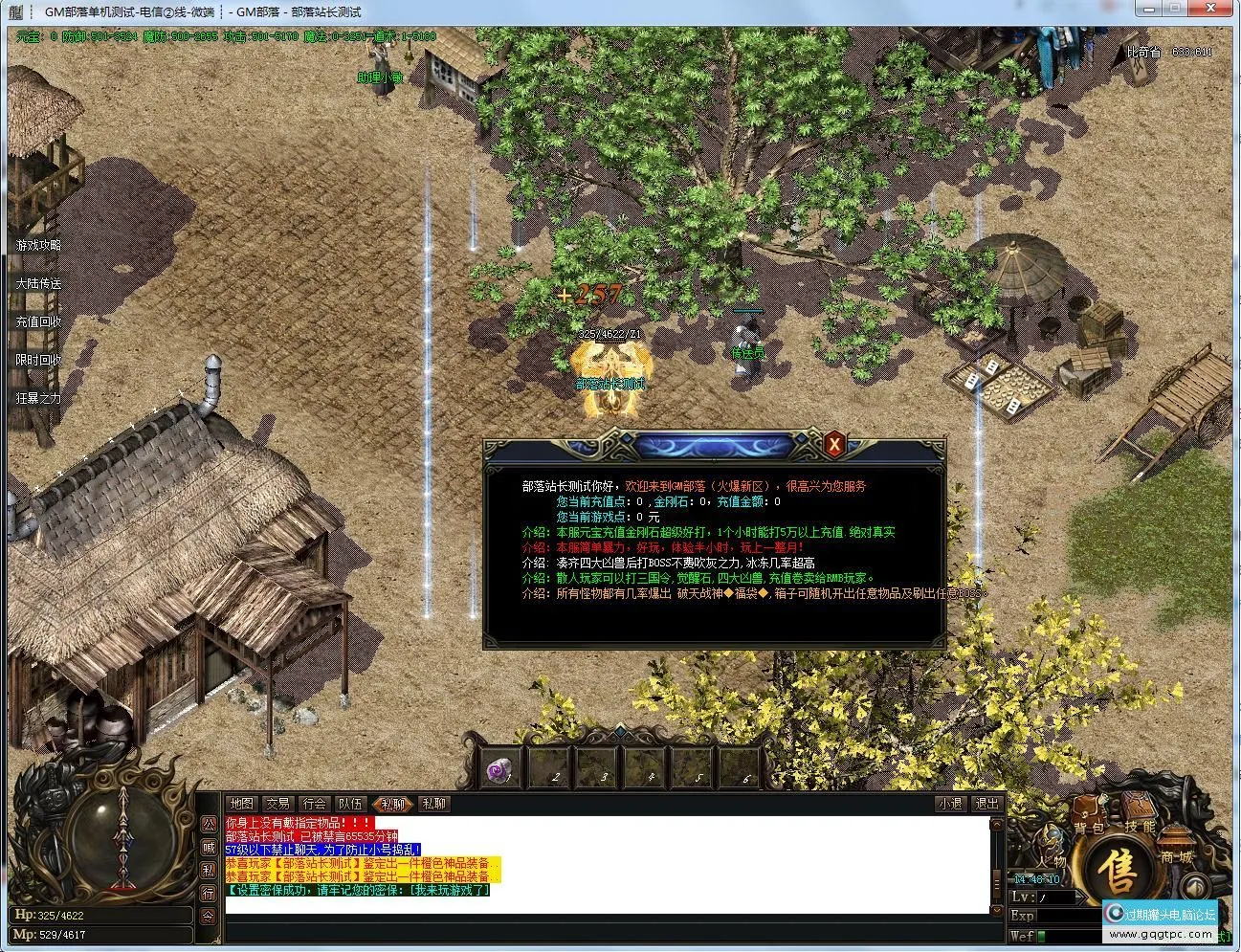Open the 限时回收 timed recycle menu
Viewport: 1241px width, 952px height.
pyautogui.click(x=38, y=361)
